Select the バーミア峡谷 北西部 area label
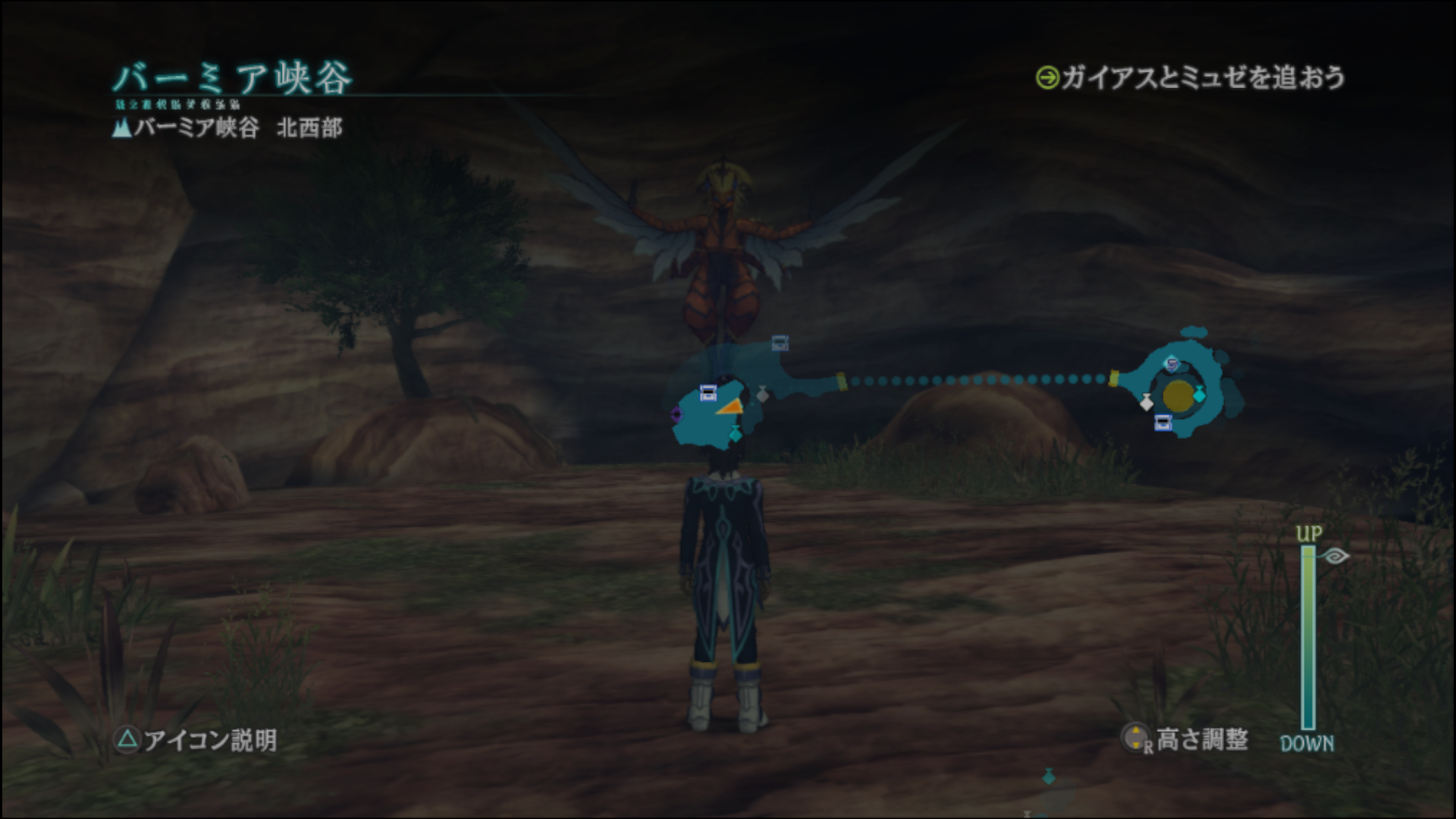The image size is (1456, 819). coord(227,127)
